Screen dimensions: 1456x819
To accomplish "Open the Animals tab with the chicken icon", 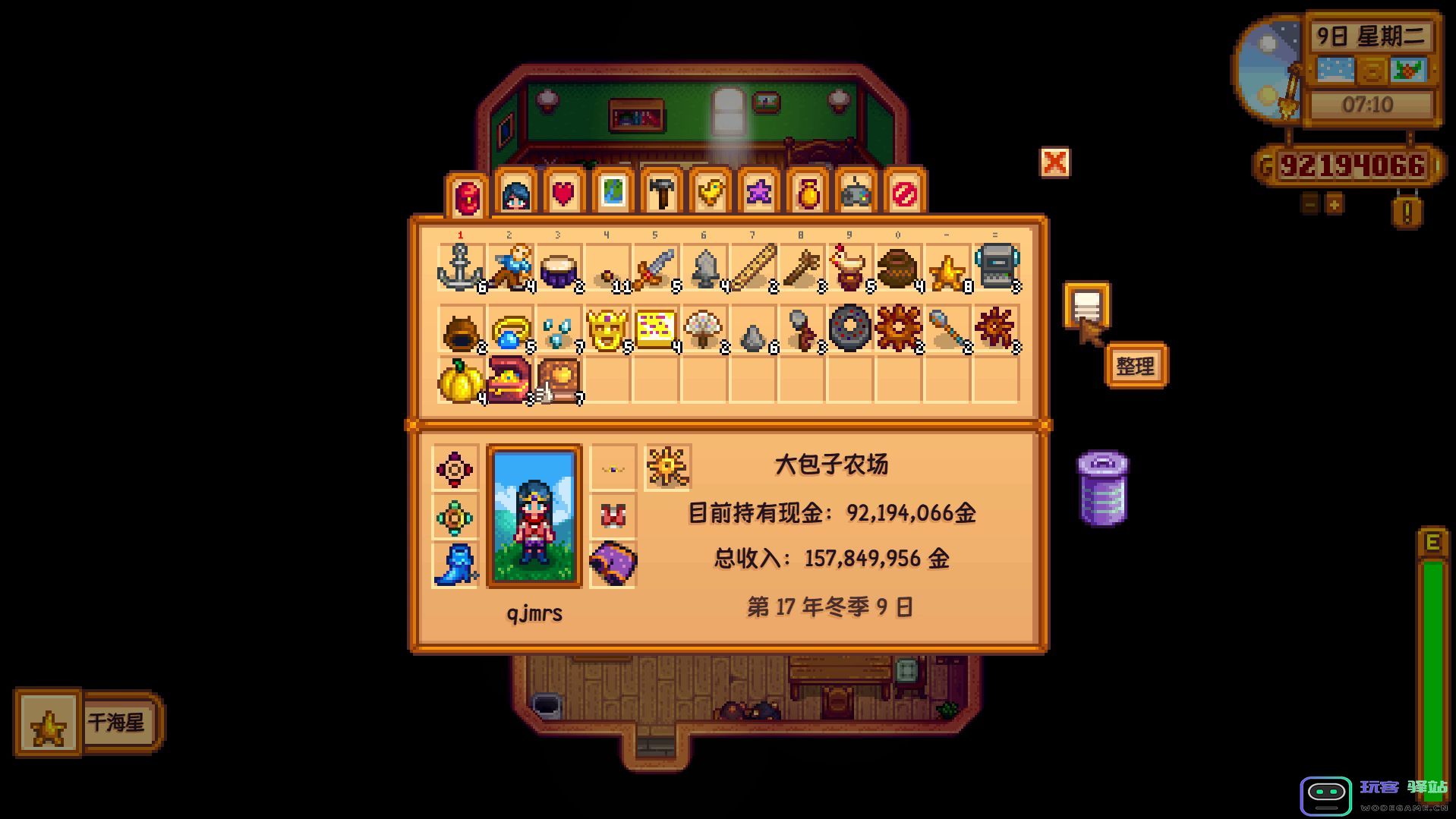I will [711, 192].
